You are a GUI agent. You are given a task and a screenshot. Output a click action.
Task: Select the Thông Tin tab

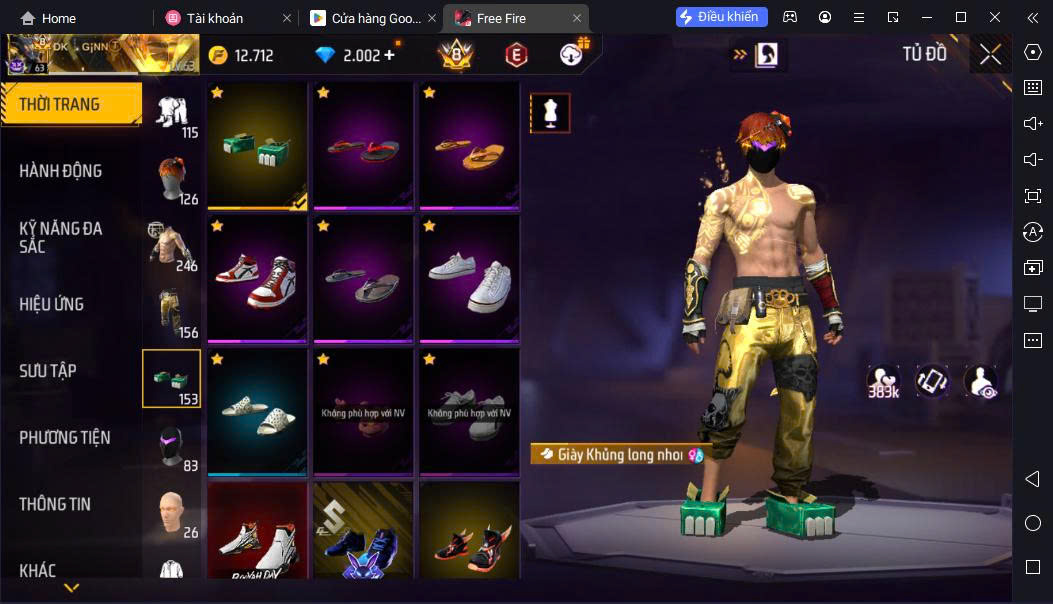(x=55, y=504)
